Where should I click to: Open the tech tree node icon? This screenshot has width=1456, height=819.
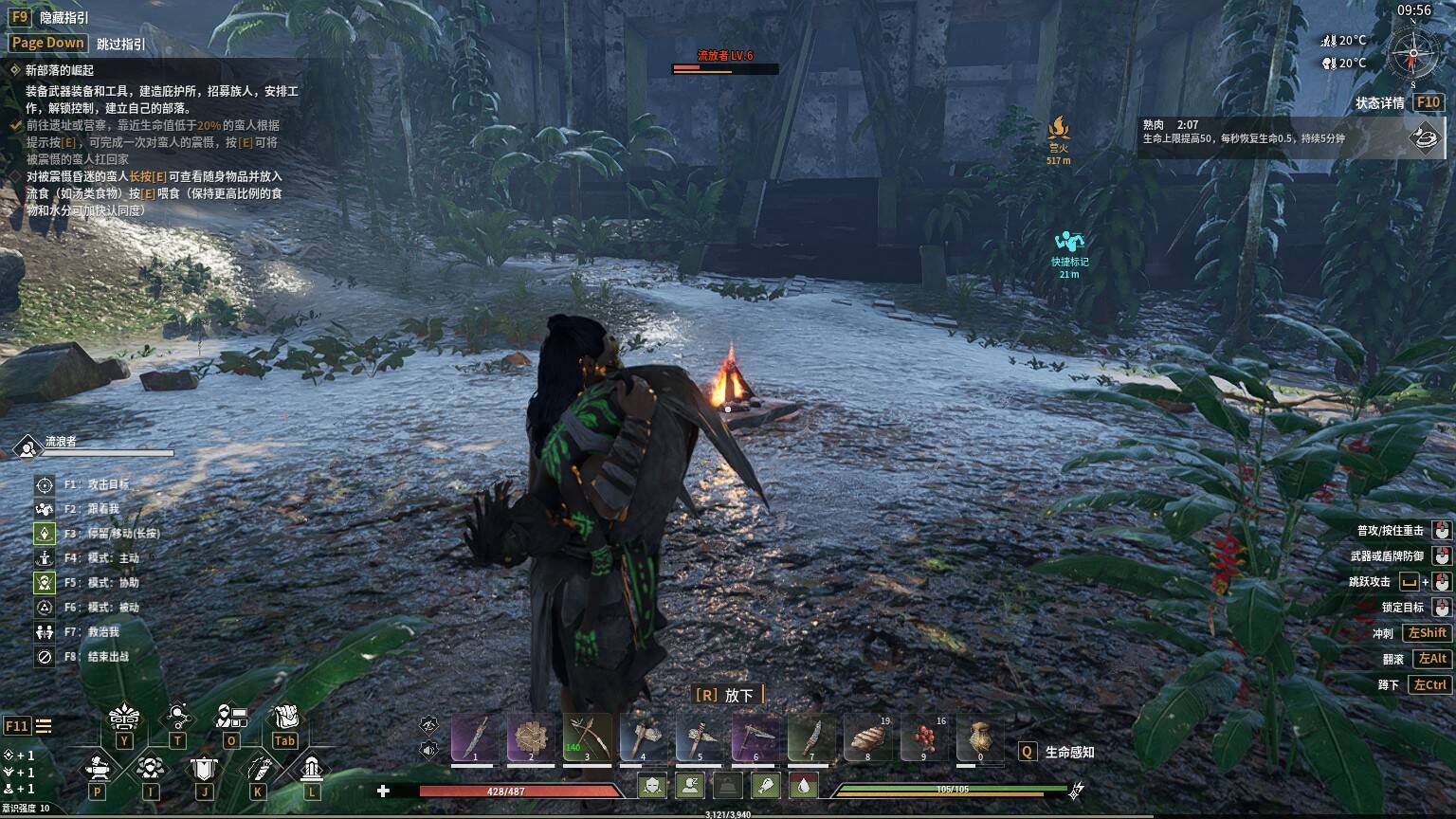pos(177,718)
